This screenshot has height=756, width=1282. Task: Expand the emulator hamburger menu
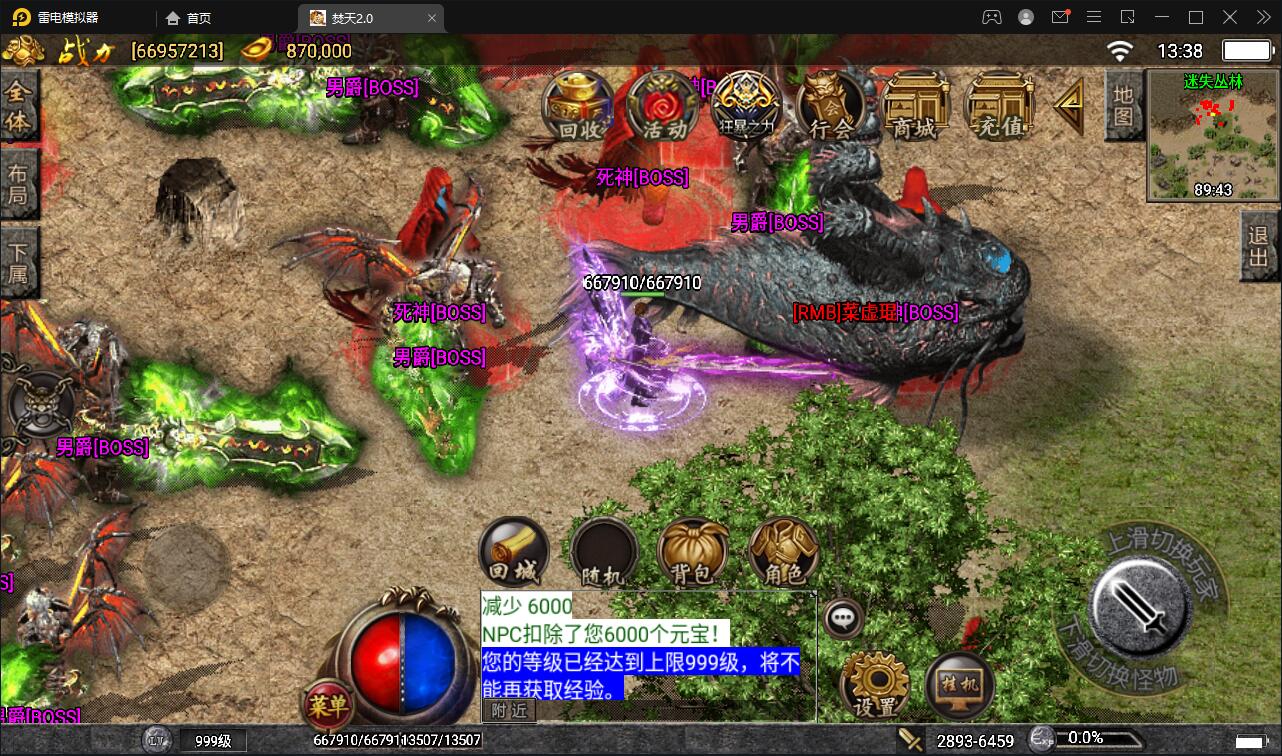point(1094,17)
